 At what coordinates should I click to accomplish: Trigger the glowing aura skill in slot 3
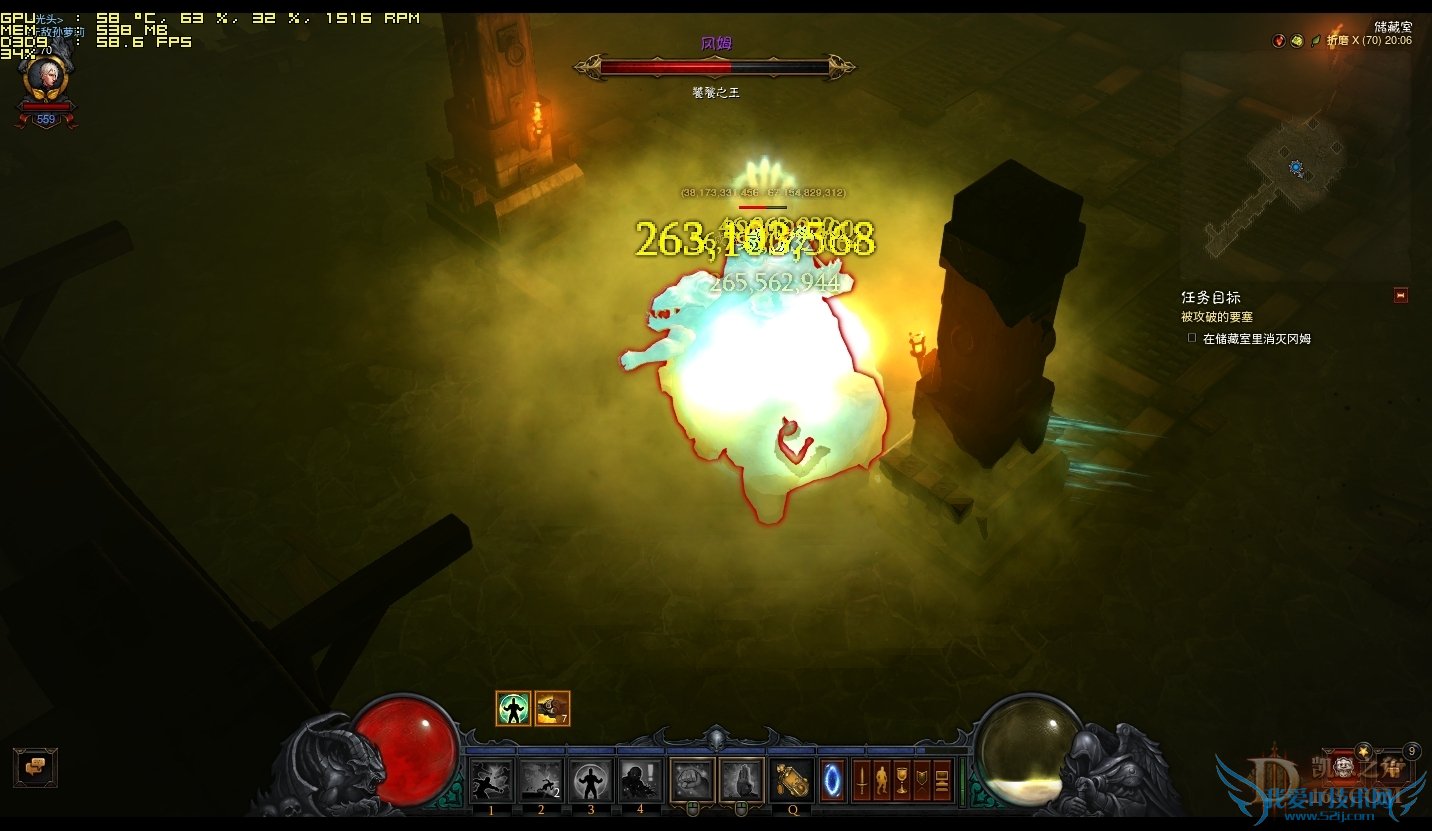pos(591,780)
